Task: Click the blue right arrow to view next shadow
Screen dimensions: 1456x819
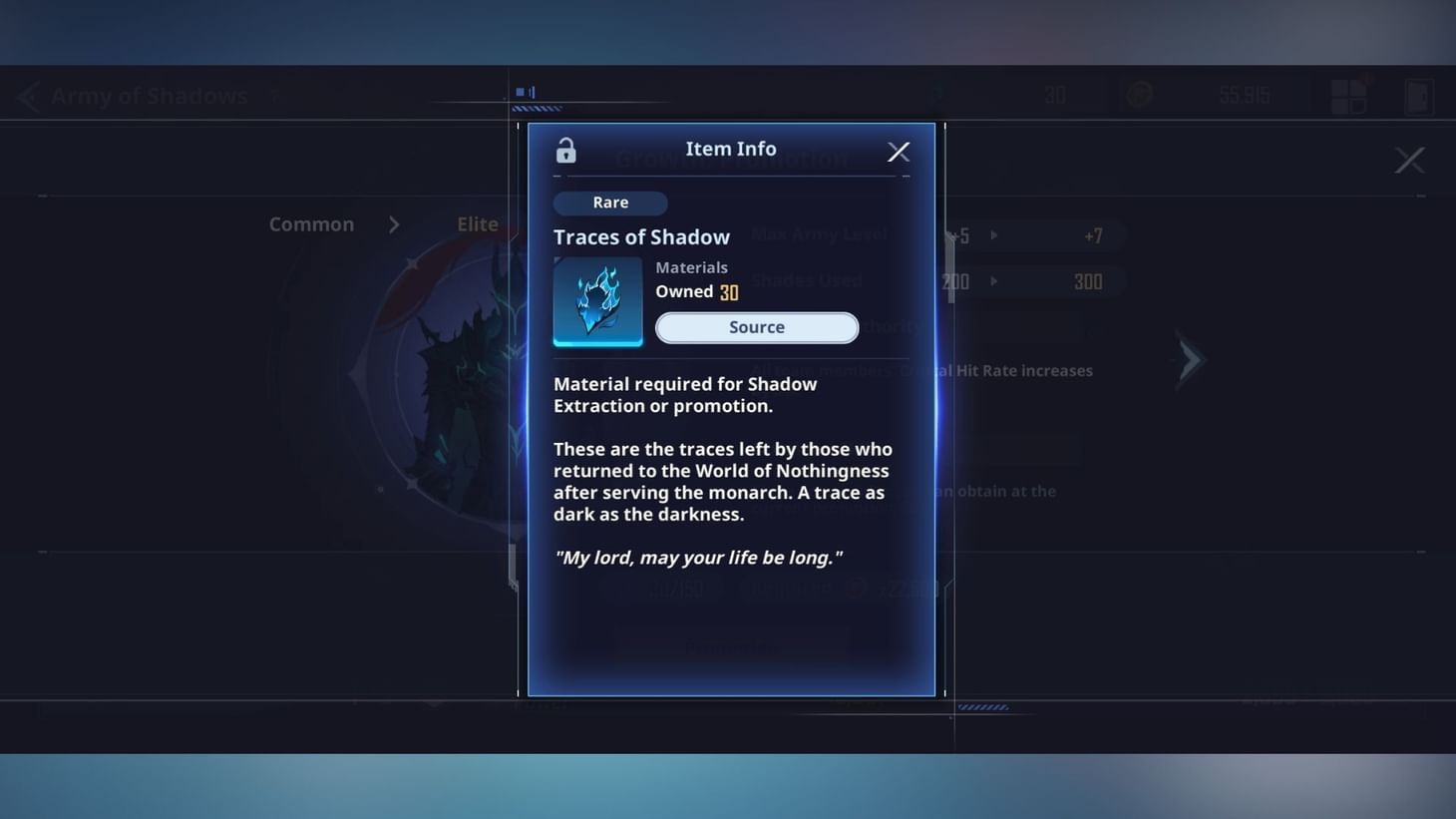Action: pos(1190,359)
